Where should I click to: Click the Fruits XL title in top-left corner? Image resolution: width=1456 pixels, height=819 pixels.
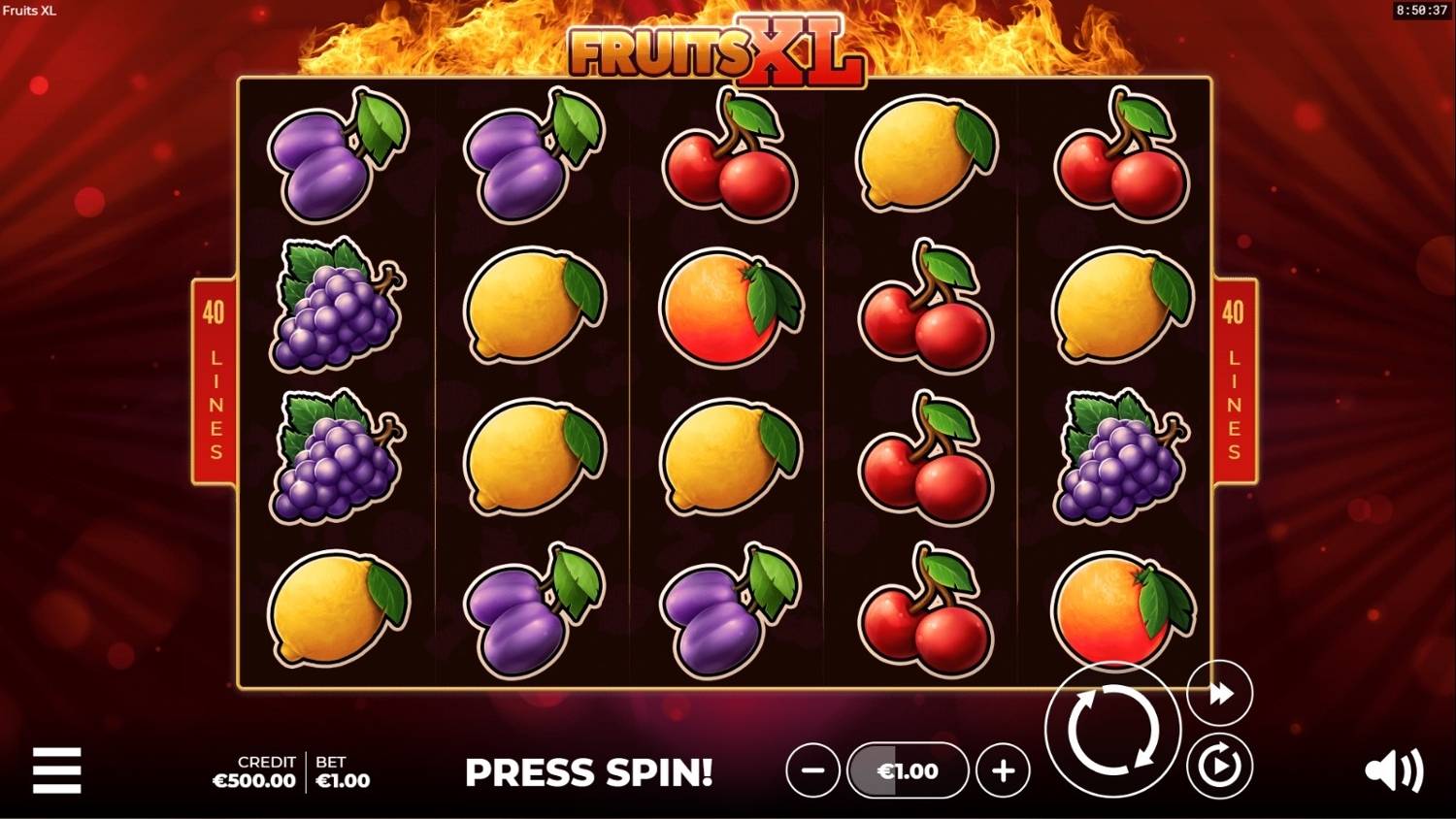(x=31, y=12)
